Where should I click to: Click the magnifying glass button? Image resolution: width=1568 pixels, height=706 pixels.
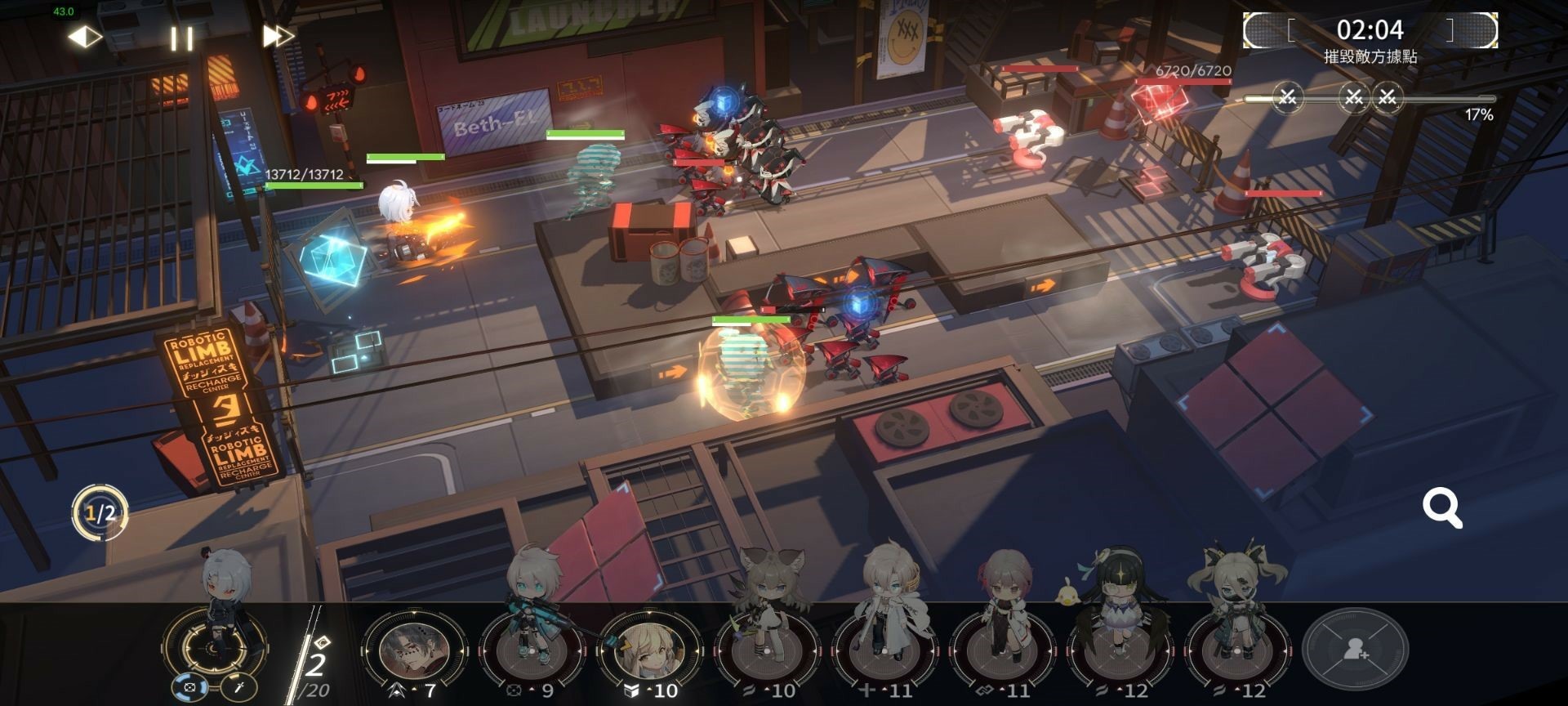click(1442, 508)
